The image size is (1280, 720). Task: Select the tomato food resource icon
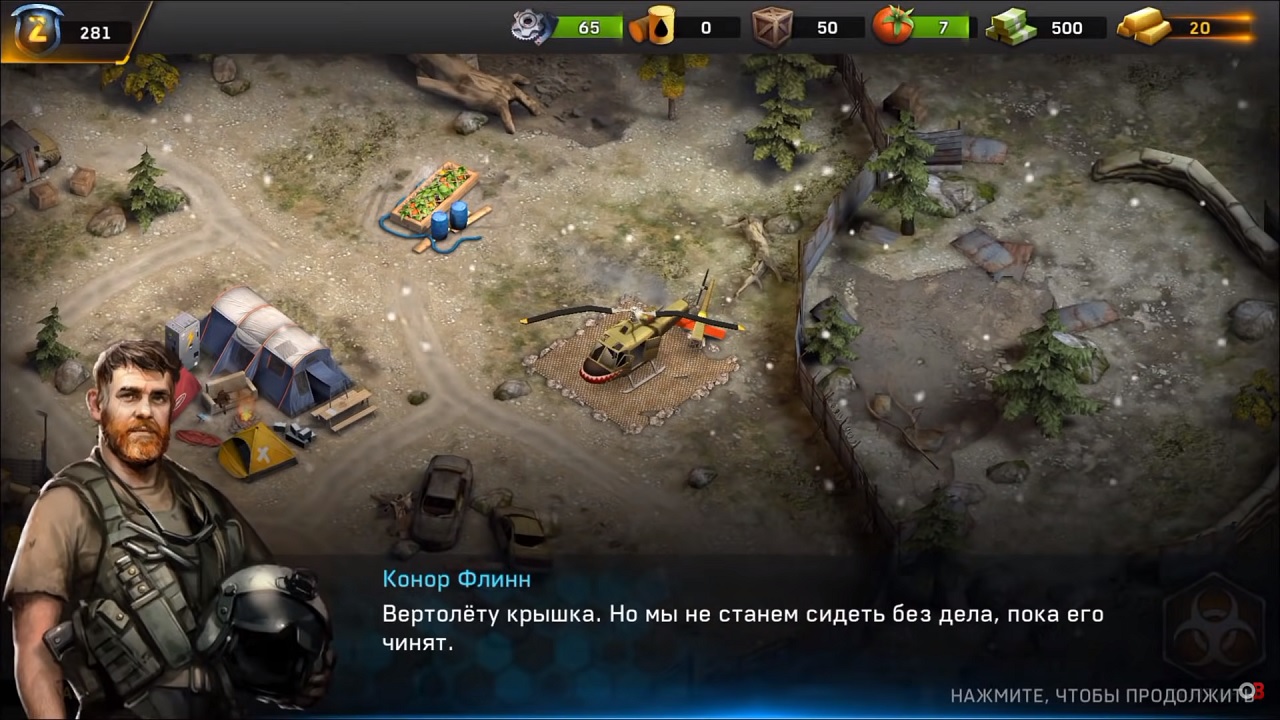point(892,27)
